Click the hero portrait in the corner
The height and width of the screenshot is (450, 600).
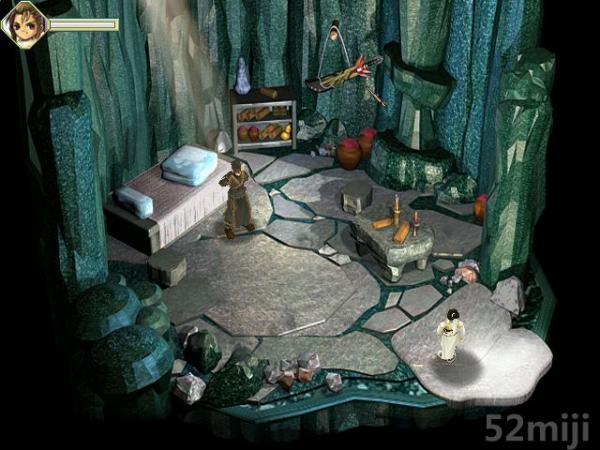23,24
